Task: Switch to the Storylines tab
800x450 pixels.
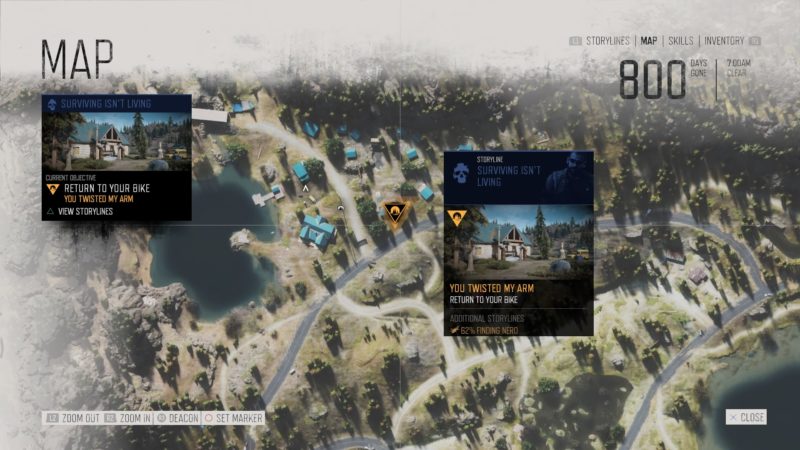Action: pos(607,41)
